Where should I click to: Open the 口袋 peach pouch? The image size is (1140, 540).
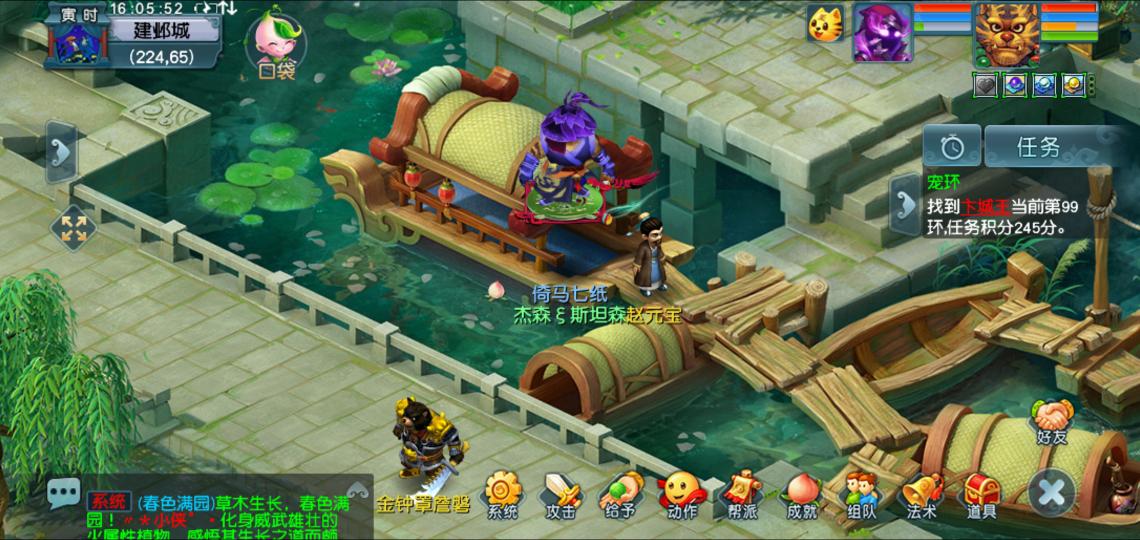click(274, 45)
